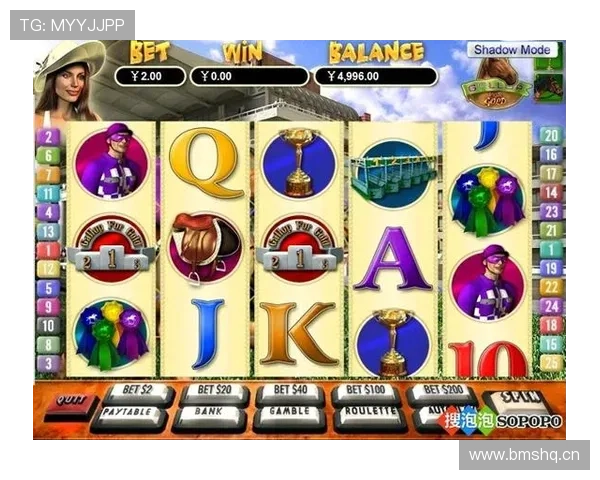Visit the www.bmshq.cn watermark link

[x=524, y=456]
